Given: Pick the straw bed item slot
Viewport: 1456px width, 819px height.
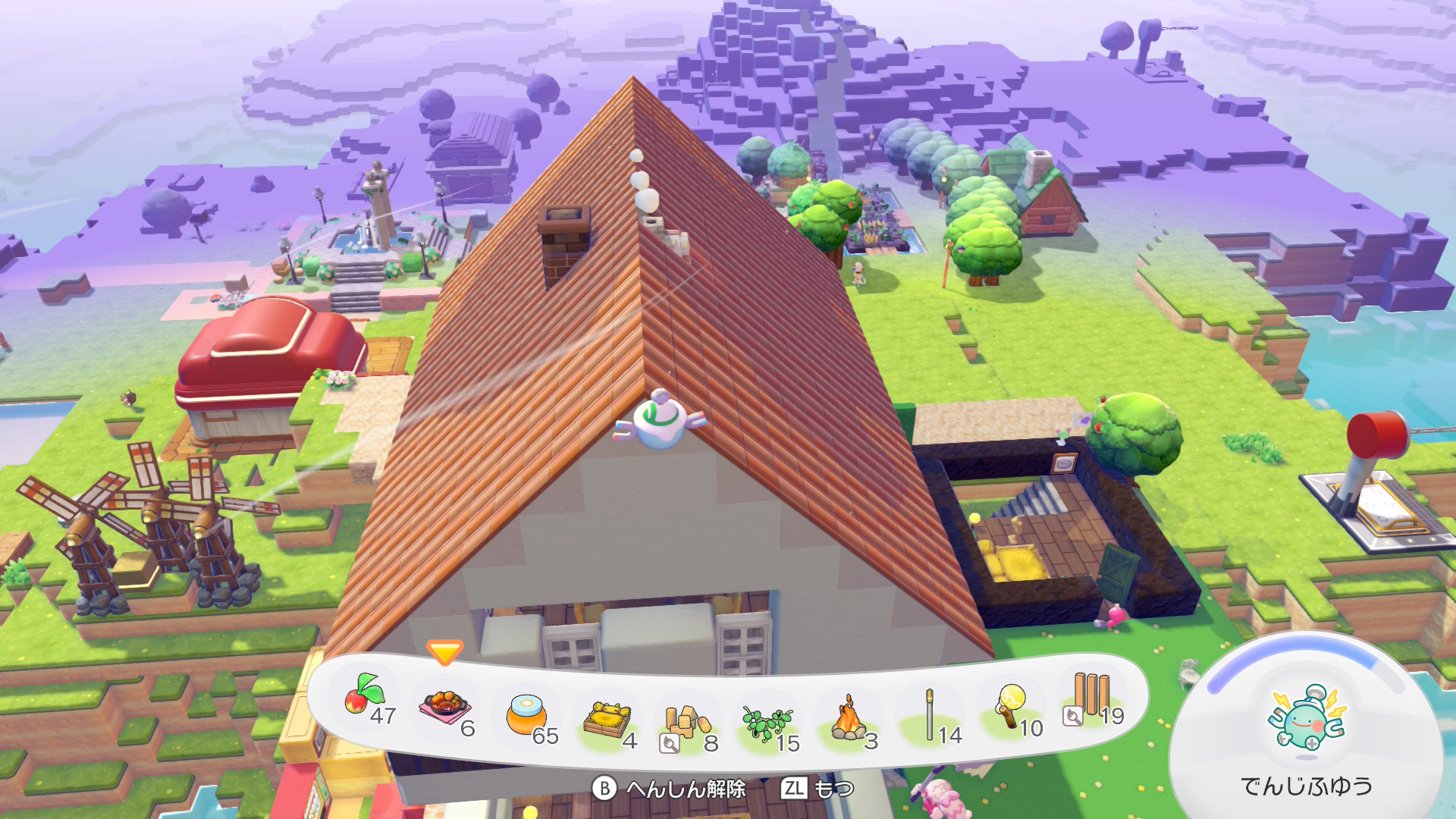Looking at the screenshot, I should point(607,719).
